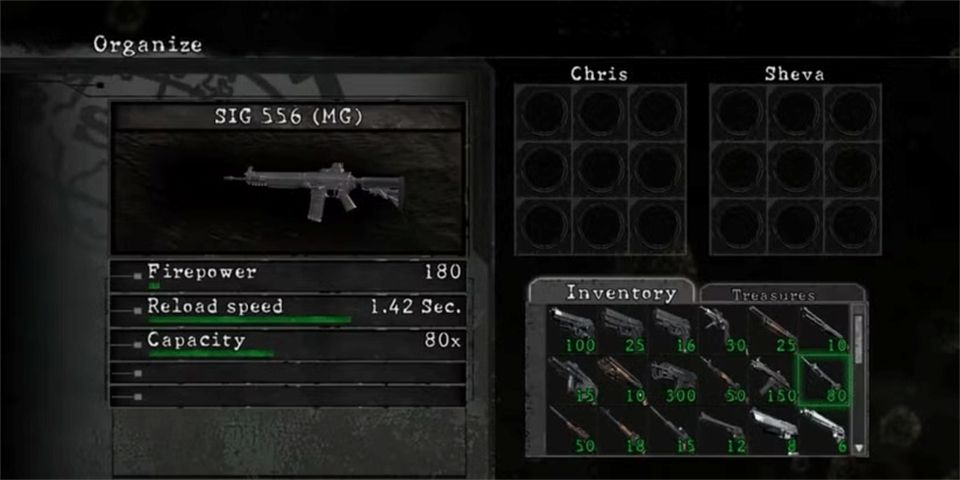Switch to the Treasures tab
Screen dimensions: 960x480
coord(773,295)
